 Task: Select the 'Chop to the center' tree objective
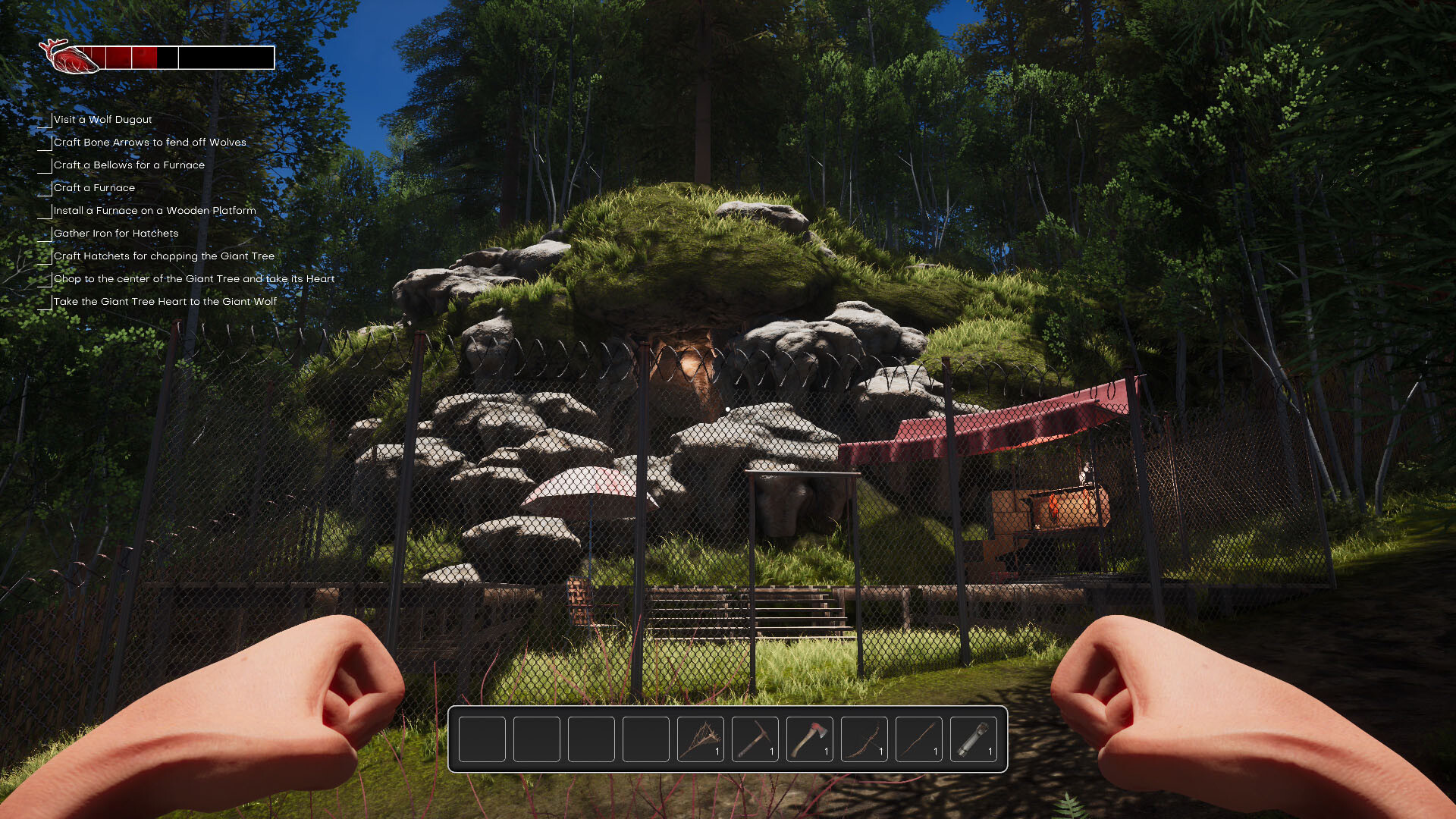pyautogui.click(x=193, y=279)
